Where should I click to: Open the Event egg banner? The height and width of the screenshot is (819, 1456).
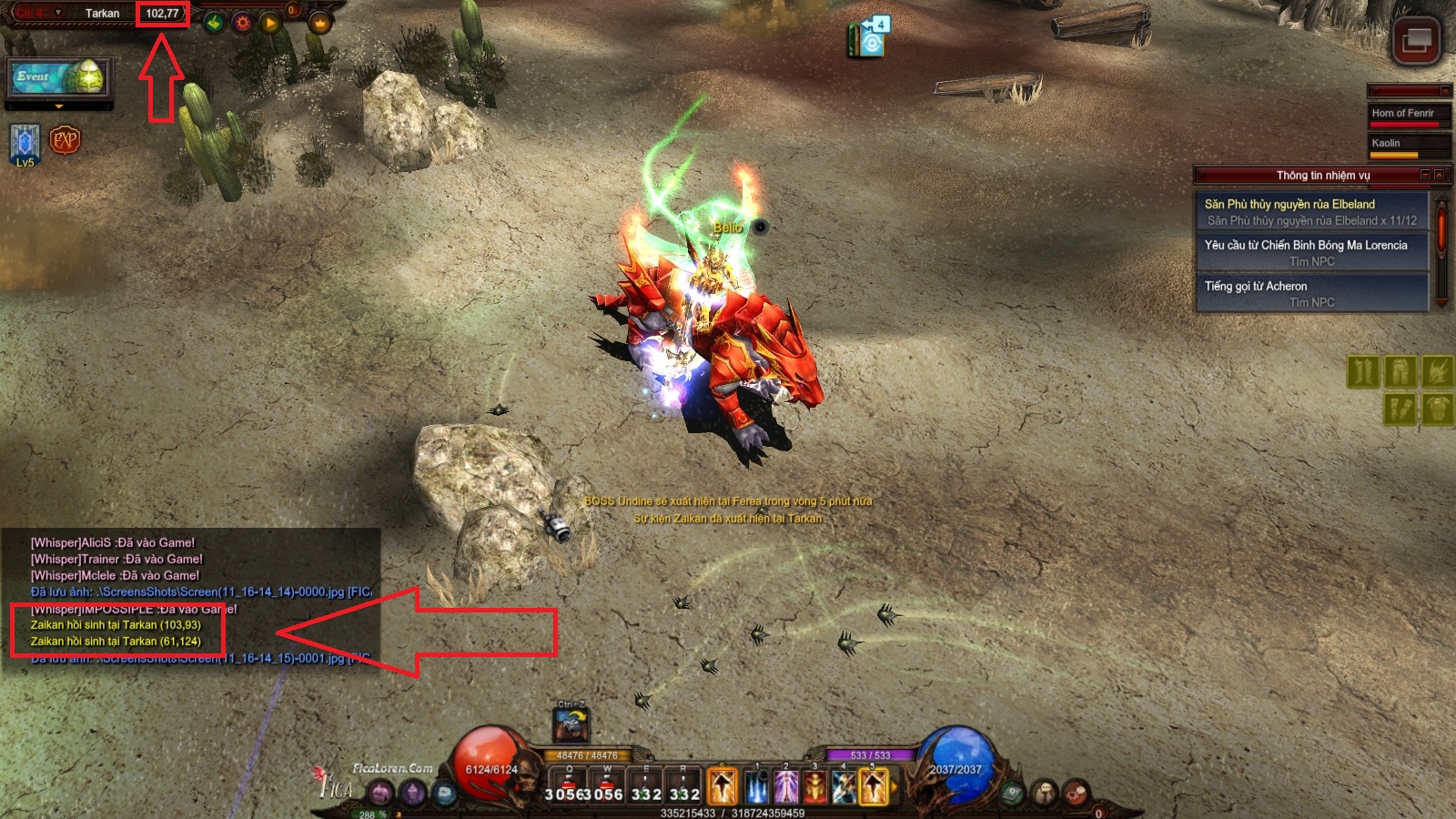[x=60, y=78]
